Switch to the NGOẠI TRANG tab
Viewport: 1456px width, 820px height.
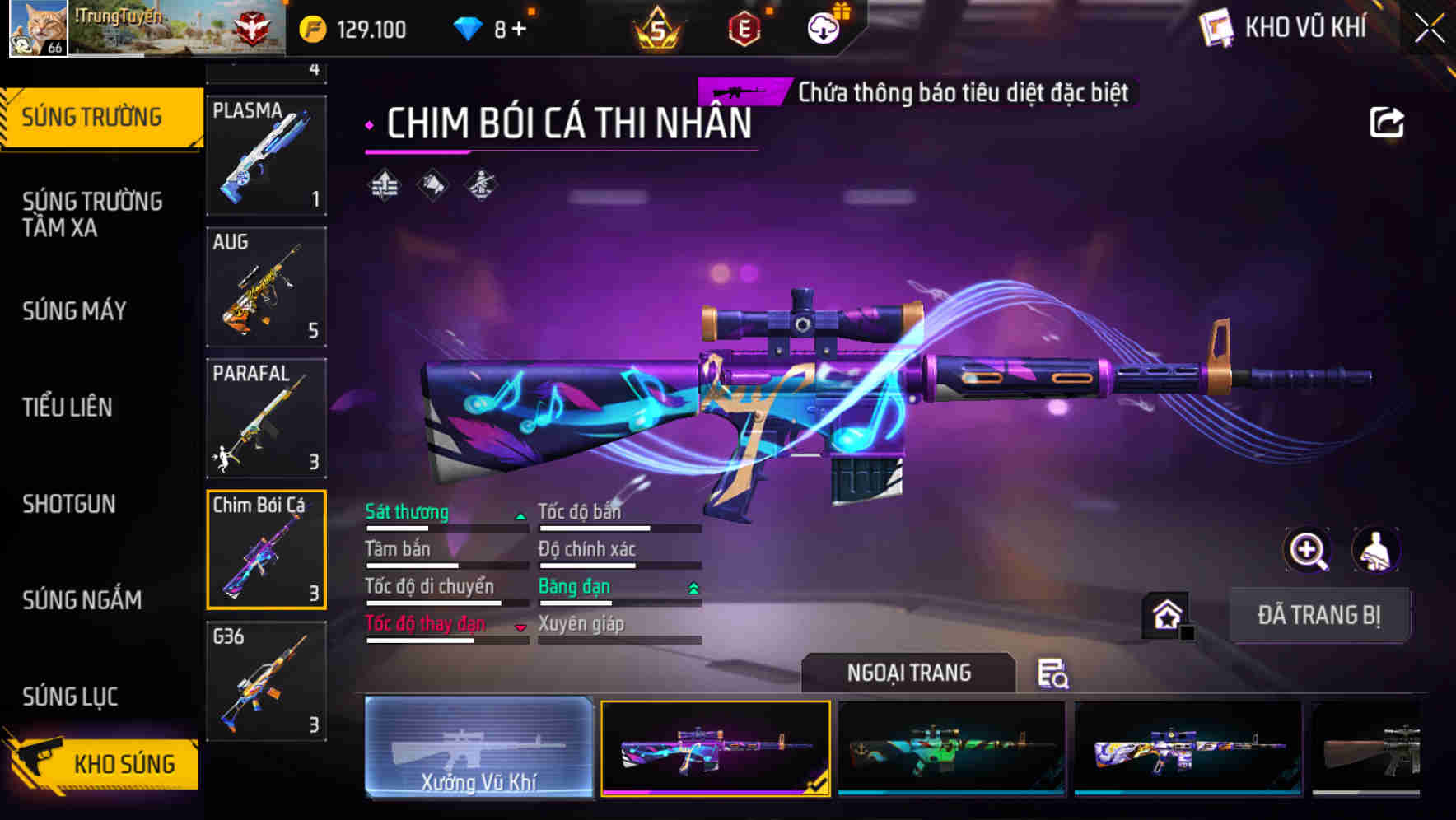907,672
